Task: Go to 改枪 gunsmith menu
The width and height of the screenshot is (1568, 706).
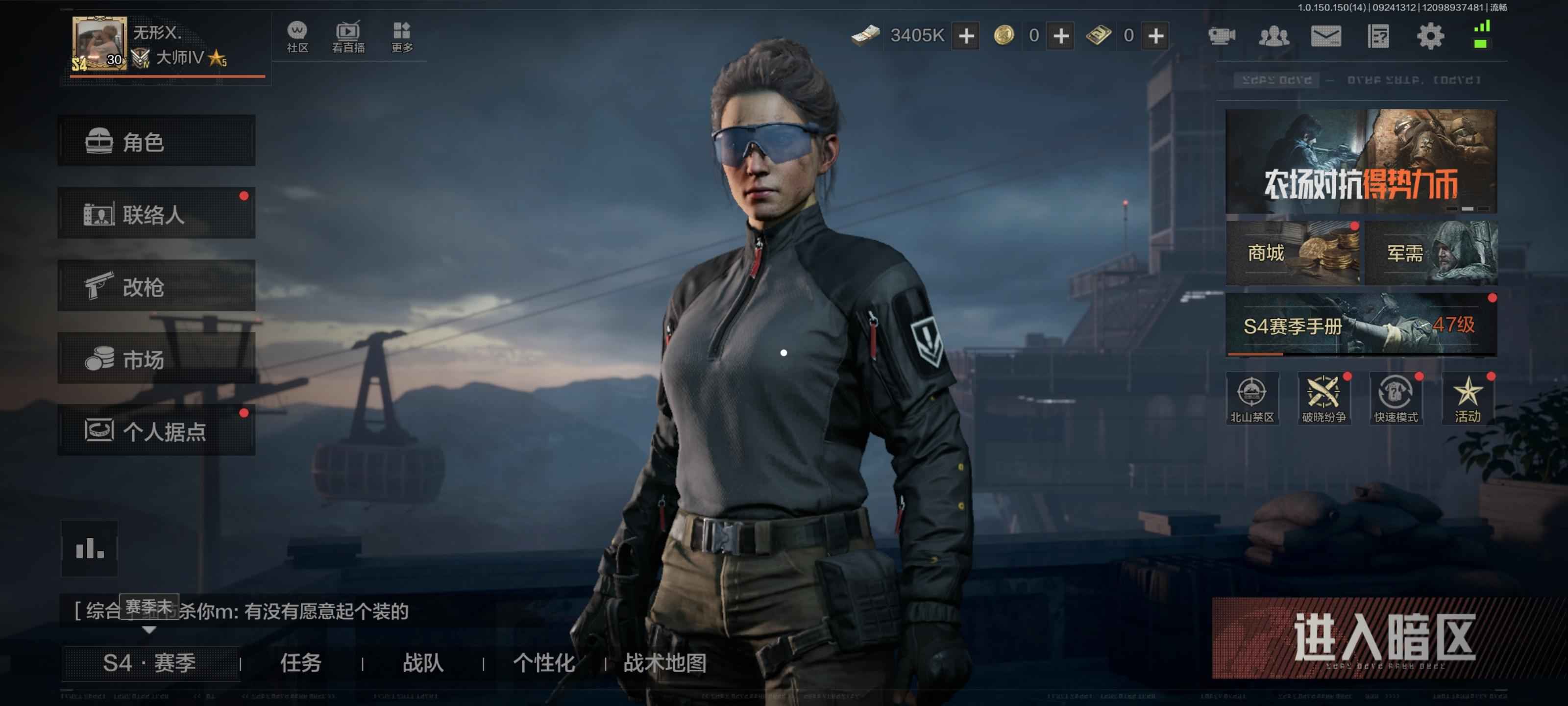Action: tap(156, 286)
